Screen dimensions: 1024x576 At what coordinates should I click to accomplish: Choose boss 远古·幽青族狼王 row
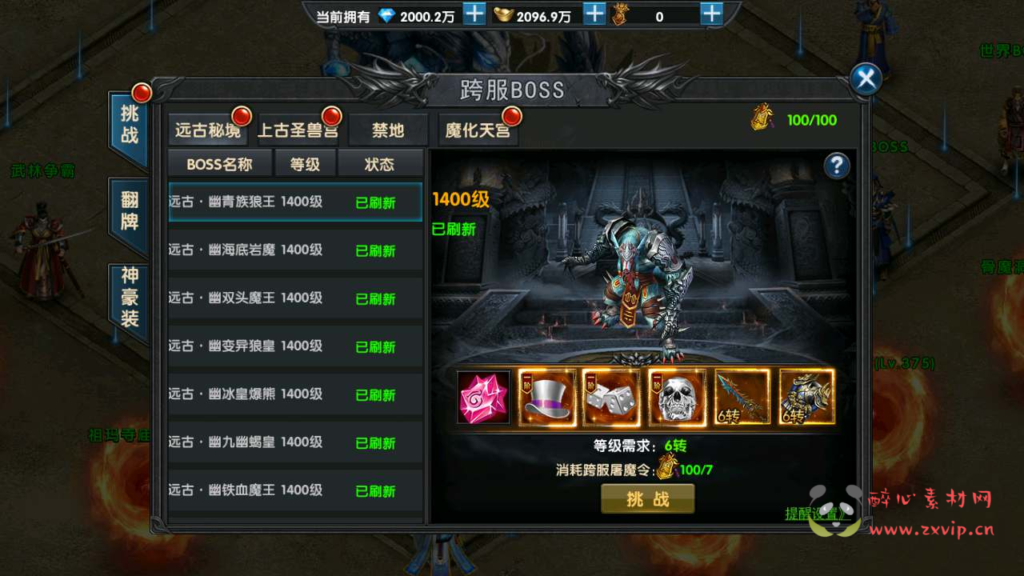point(295,202)
